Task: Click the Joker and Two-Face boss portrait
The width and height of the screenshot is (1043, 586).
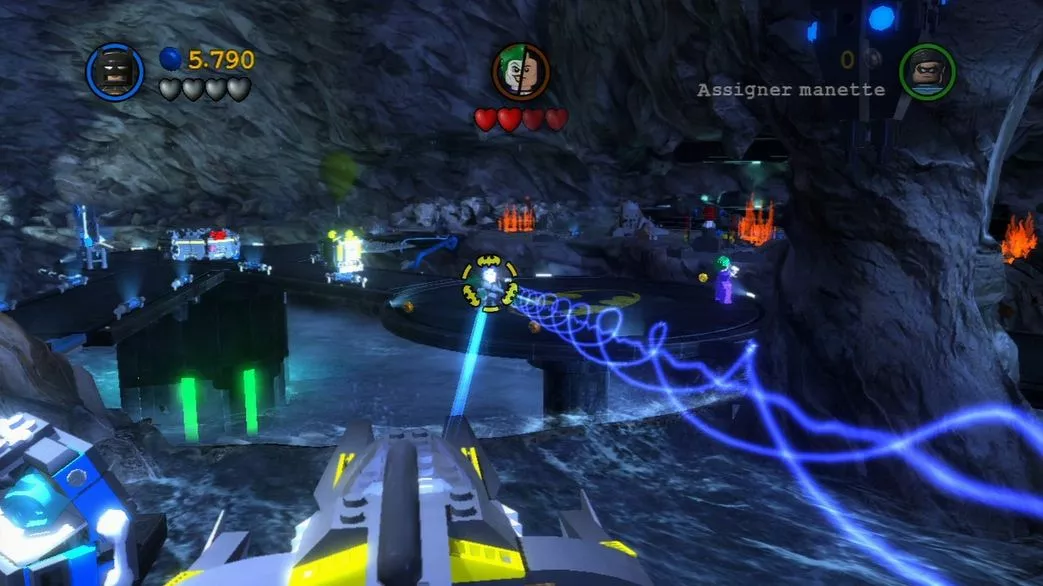Action: tap(520, 72)
